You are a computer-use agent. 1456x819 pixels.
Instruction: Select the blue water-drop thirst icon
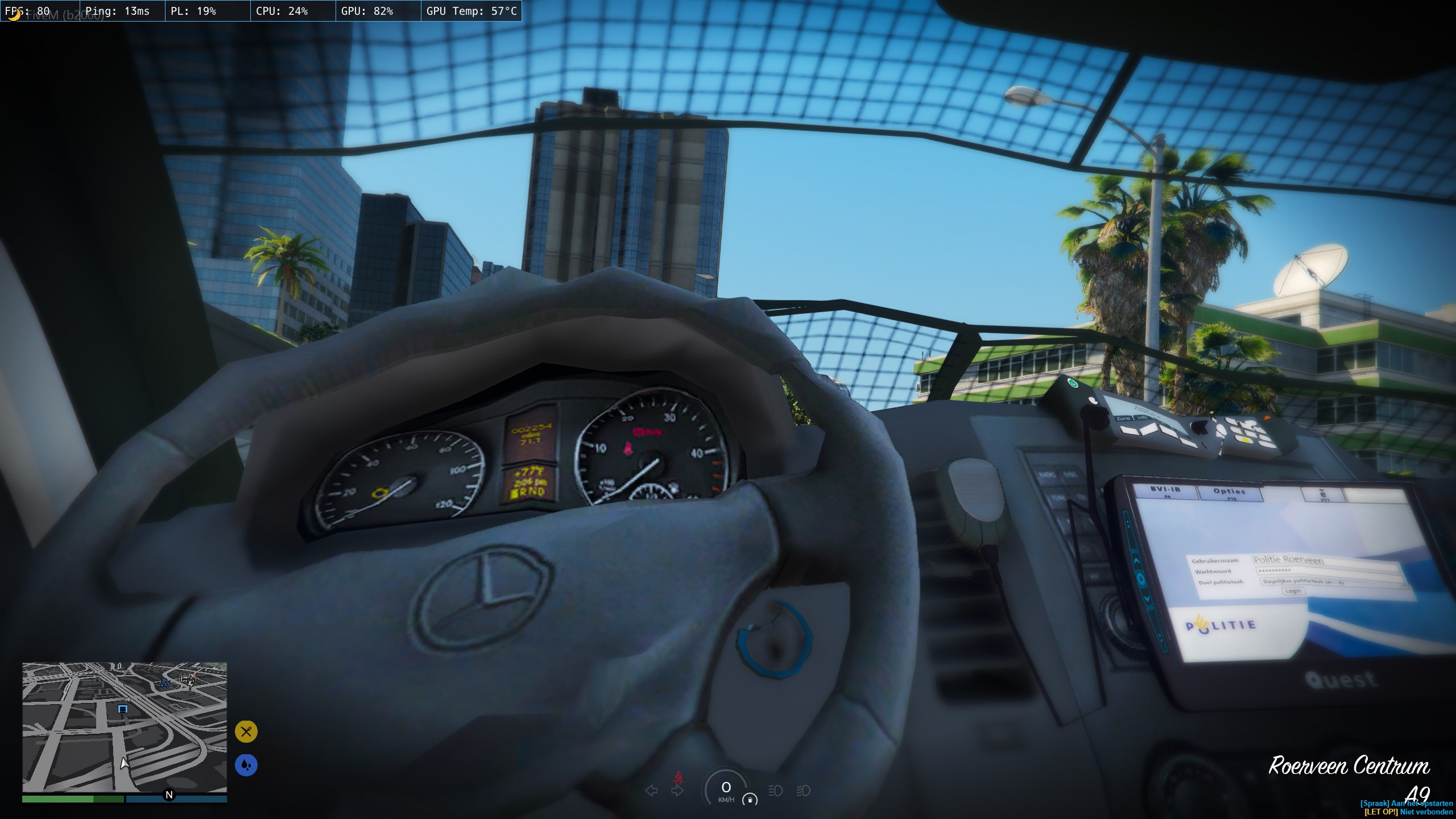coord(246,765)
